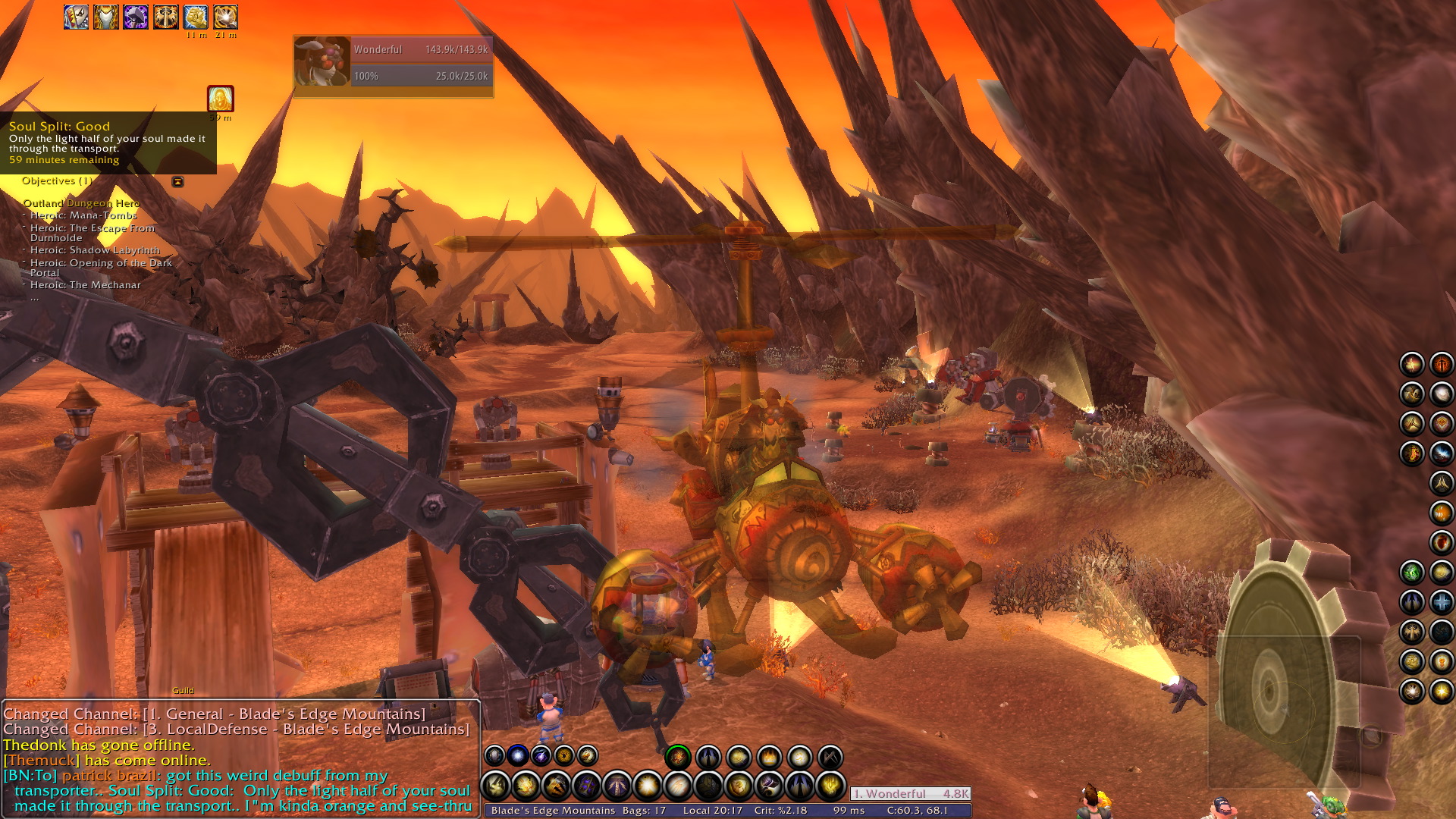The height and width of the screenshot is (819, 1456).
Task: Click the Bags: 17 info bar entry
Action: click(x=644, y=811)
